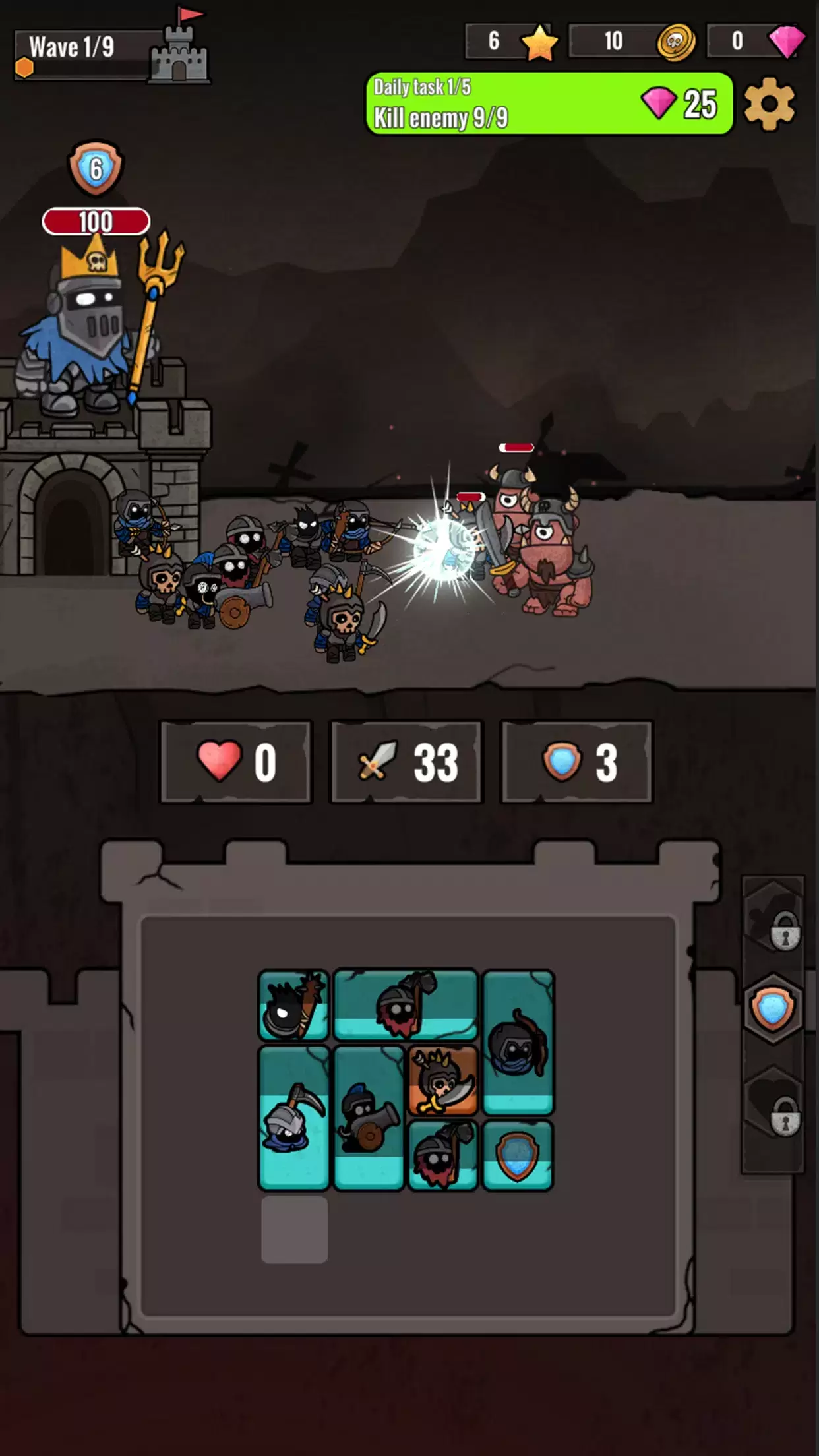Click the locked heart slot
The height and width of the screenshot is (1456, 819).
(x=773, y=1101)
